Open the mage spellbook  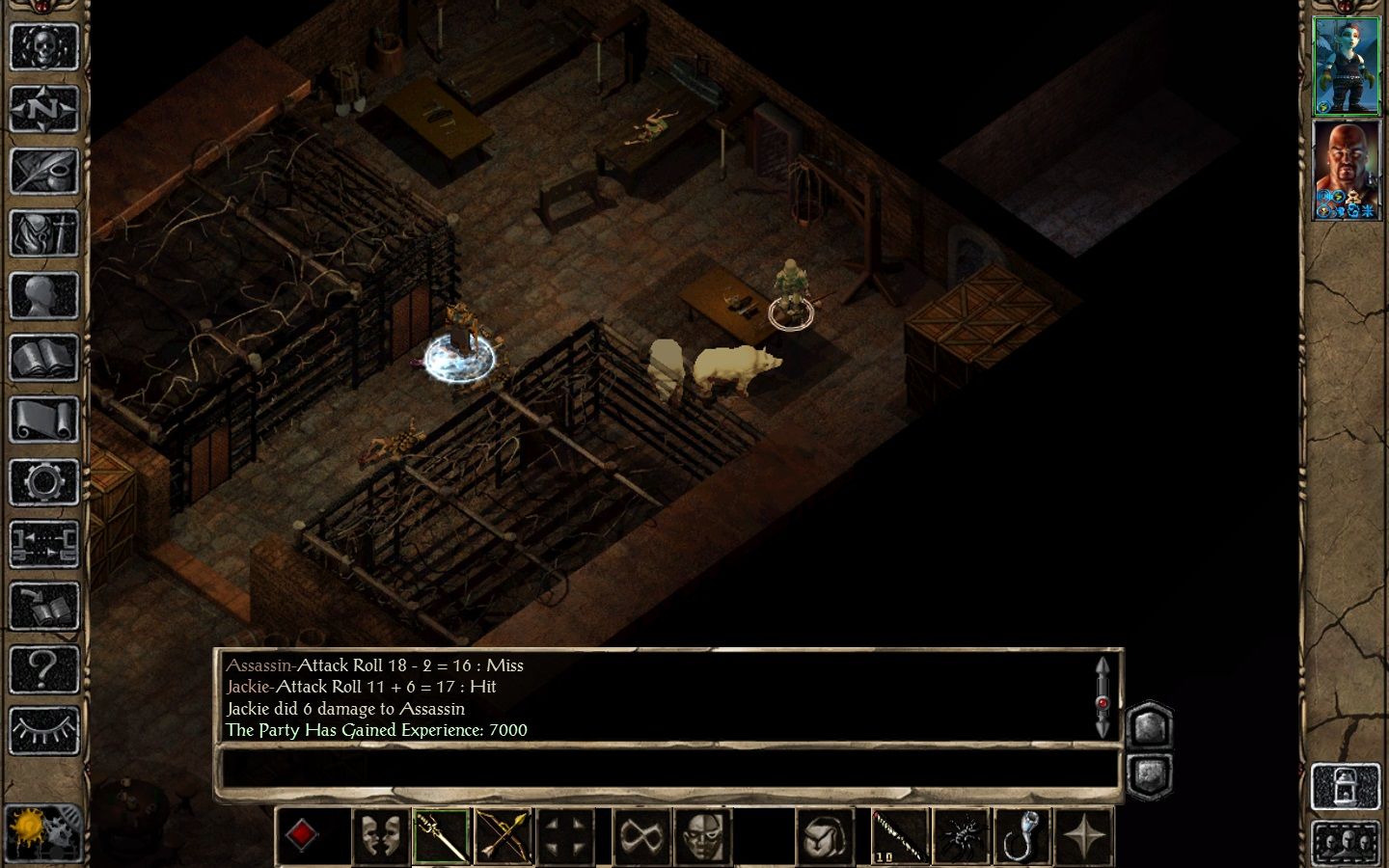point(43,358)
